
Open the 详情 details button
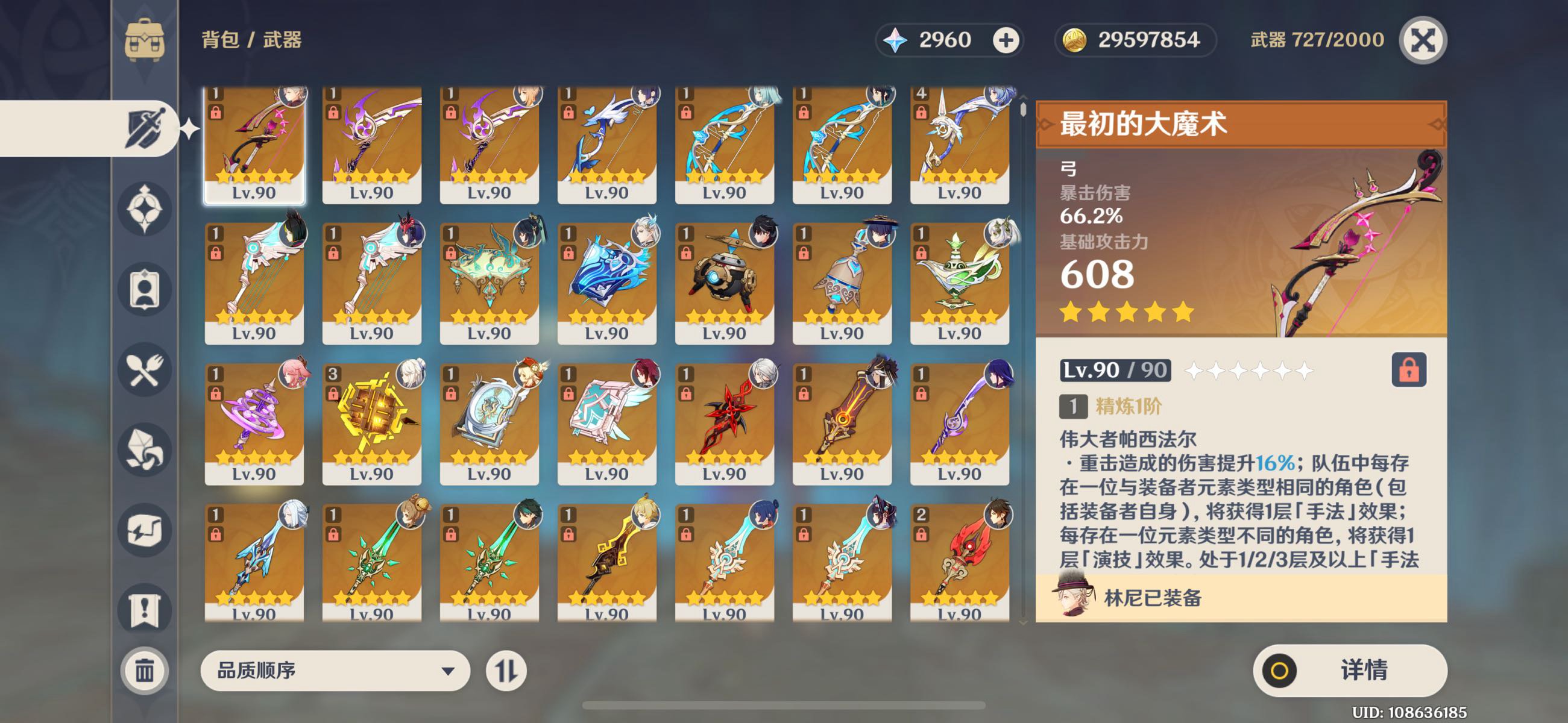1350,670
